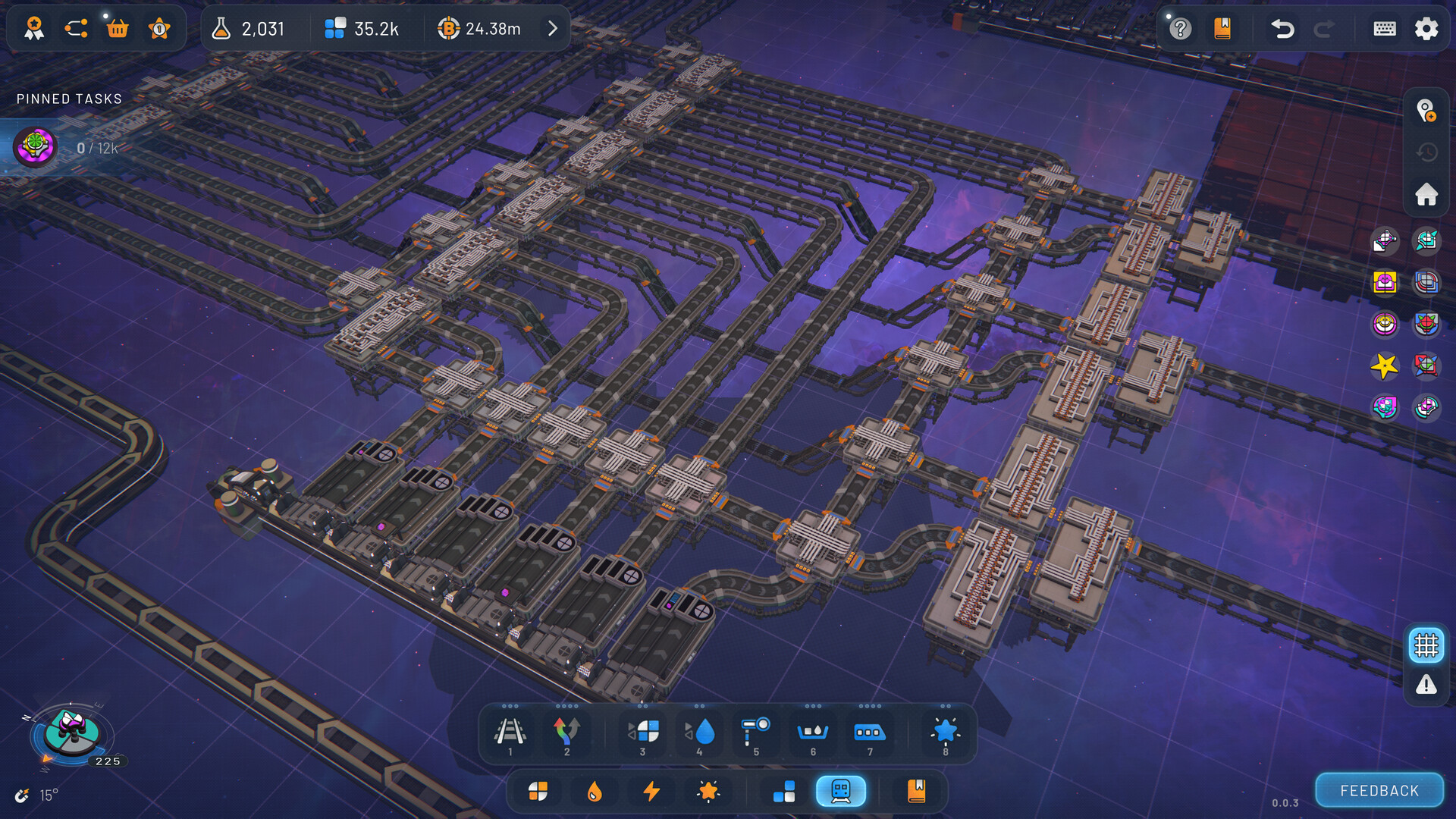Select the train wagon tool
The image size is (1456, 819).
point(869,733)
